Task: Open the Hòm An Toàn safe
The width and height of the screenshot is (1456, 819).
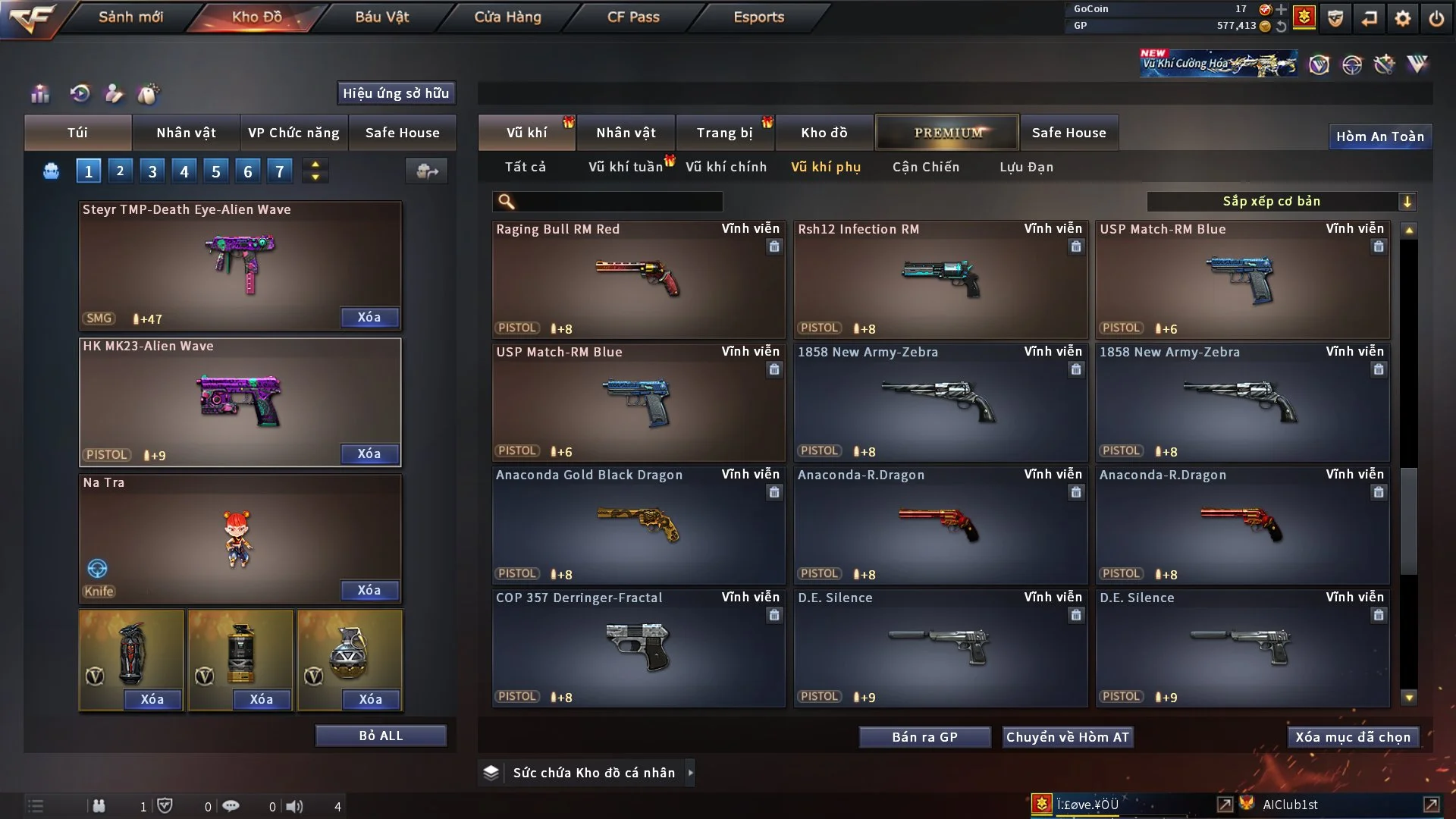Action: pos(1379,136)
